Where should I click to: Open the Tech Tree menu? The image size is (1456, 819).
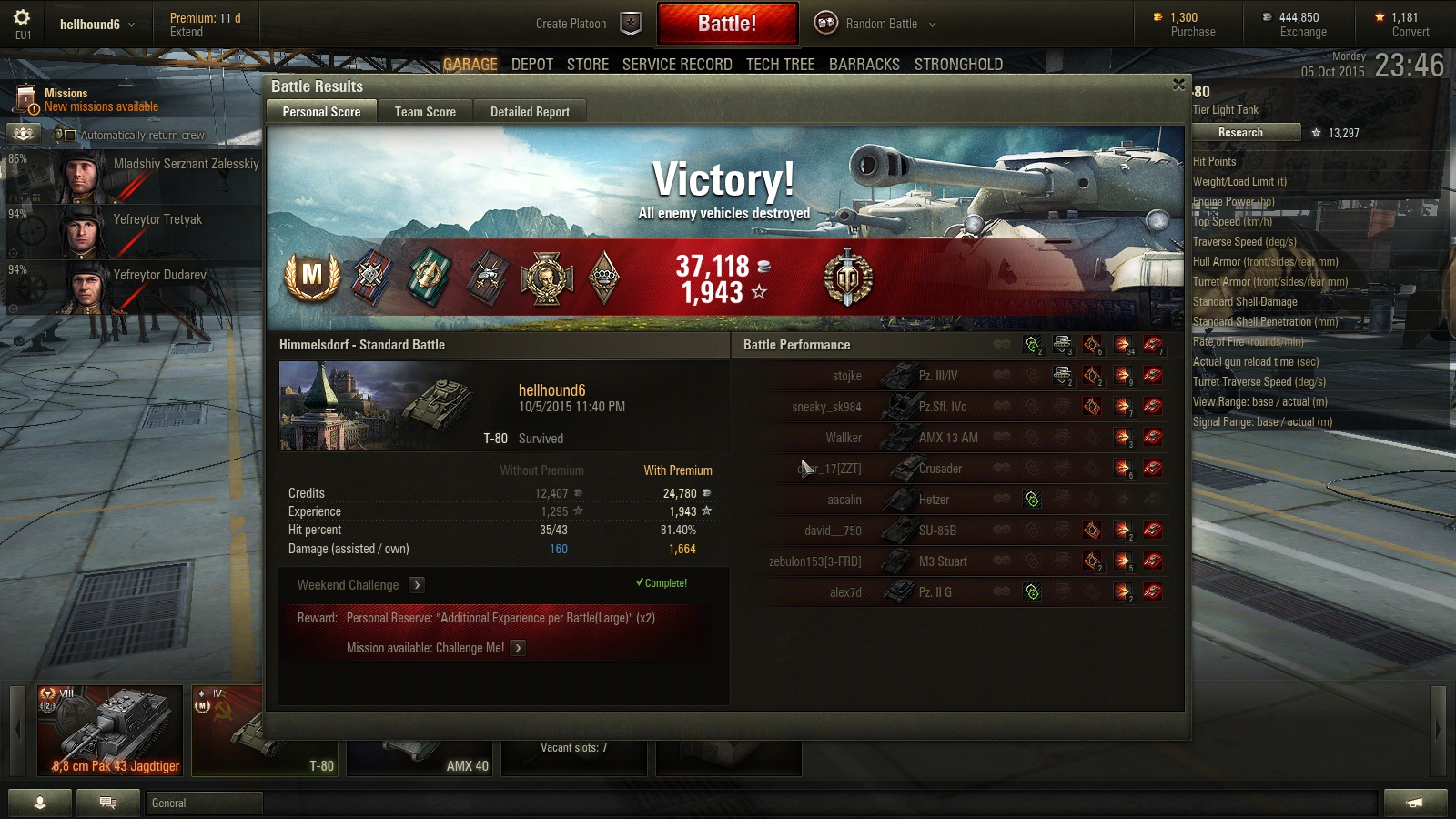780,65
